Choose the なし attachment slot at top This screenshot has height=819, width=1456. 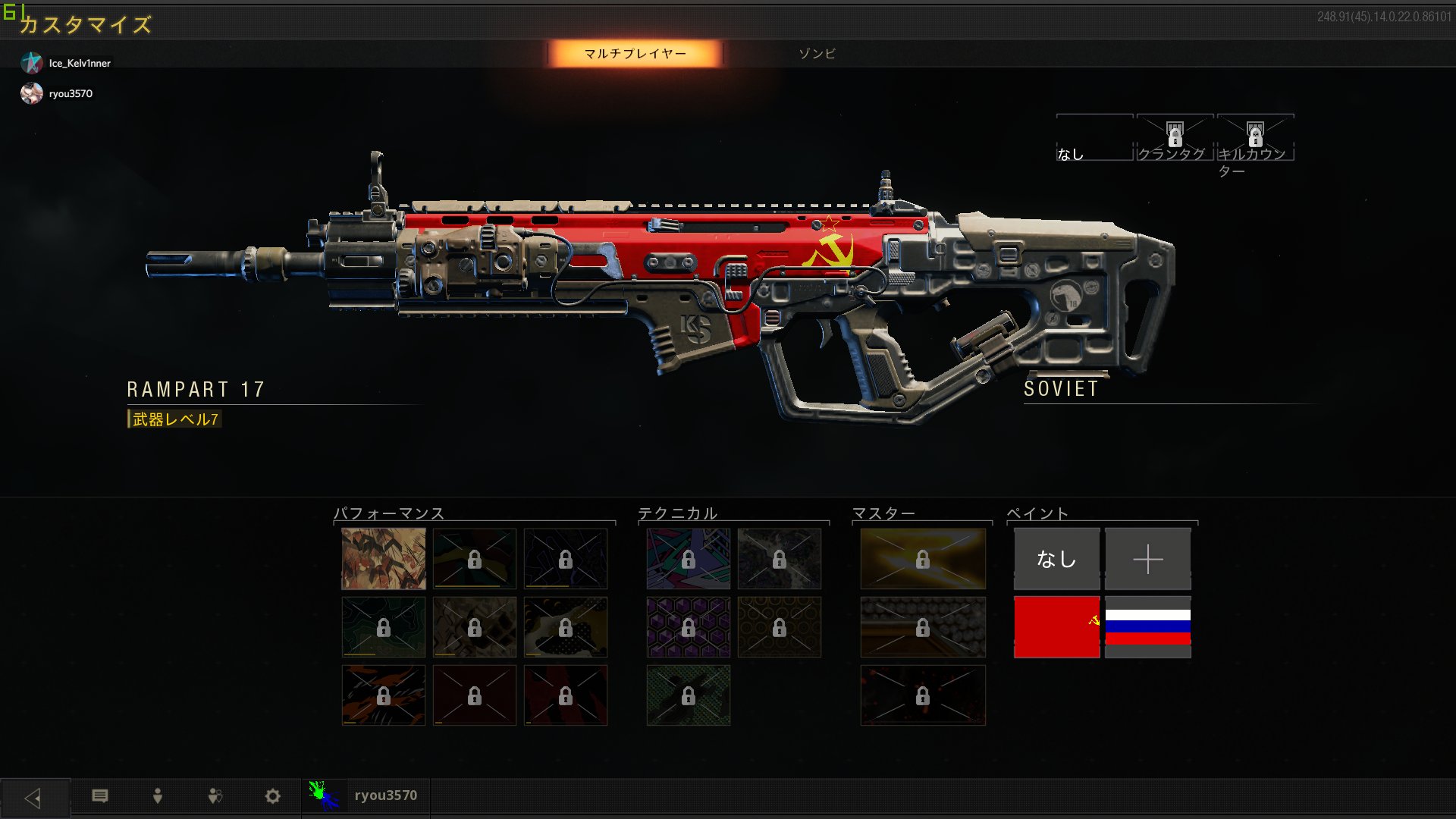point(1094,139)
